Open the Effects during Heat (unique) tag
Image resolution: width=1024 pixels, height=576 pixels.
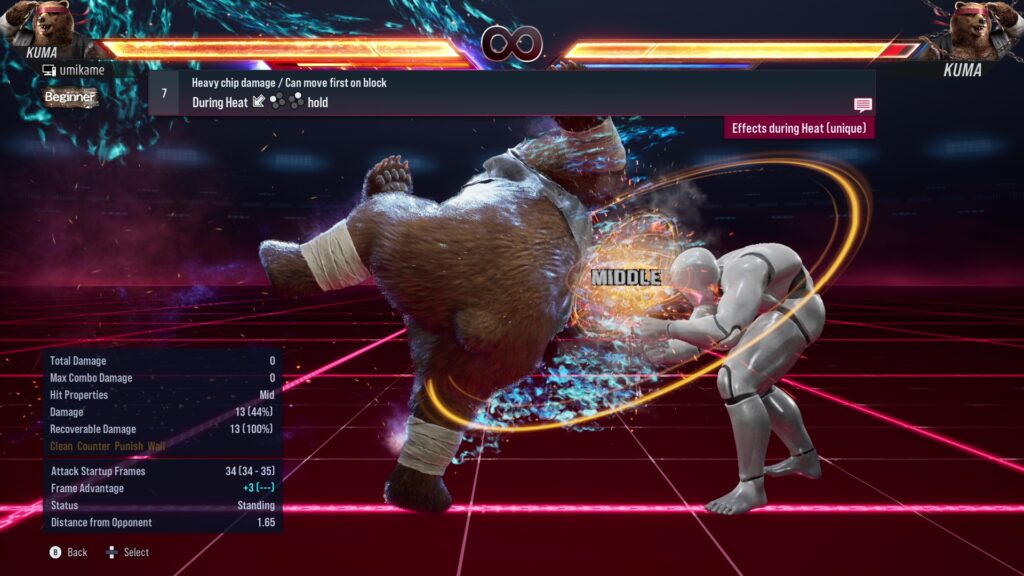(x=799, y=128)
